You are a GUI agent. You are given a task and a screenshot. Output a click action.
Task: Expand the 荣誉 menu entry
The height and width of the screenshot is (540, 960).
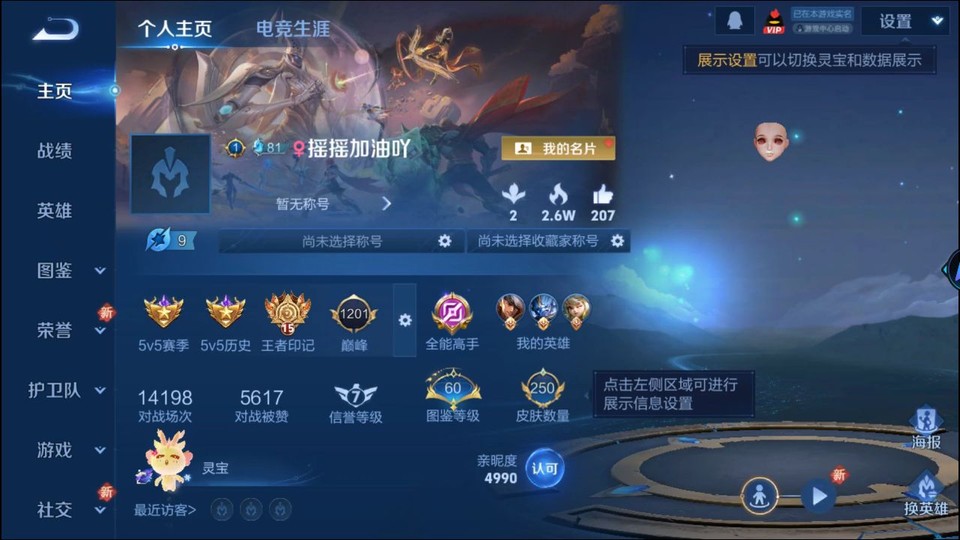pyautogui.click(x=68, y=330)
